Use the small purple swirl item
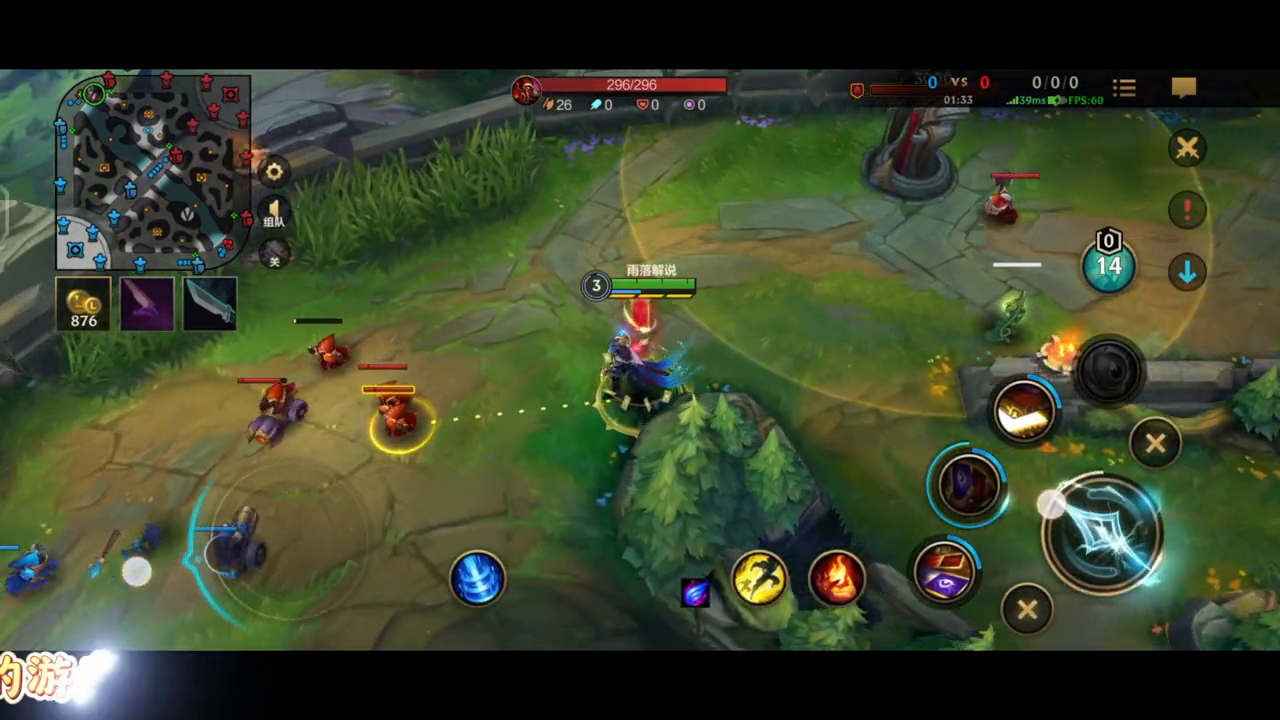This screenshot has height=720, width=1280. [x=695, y=592]
